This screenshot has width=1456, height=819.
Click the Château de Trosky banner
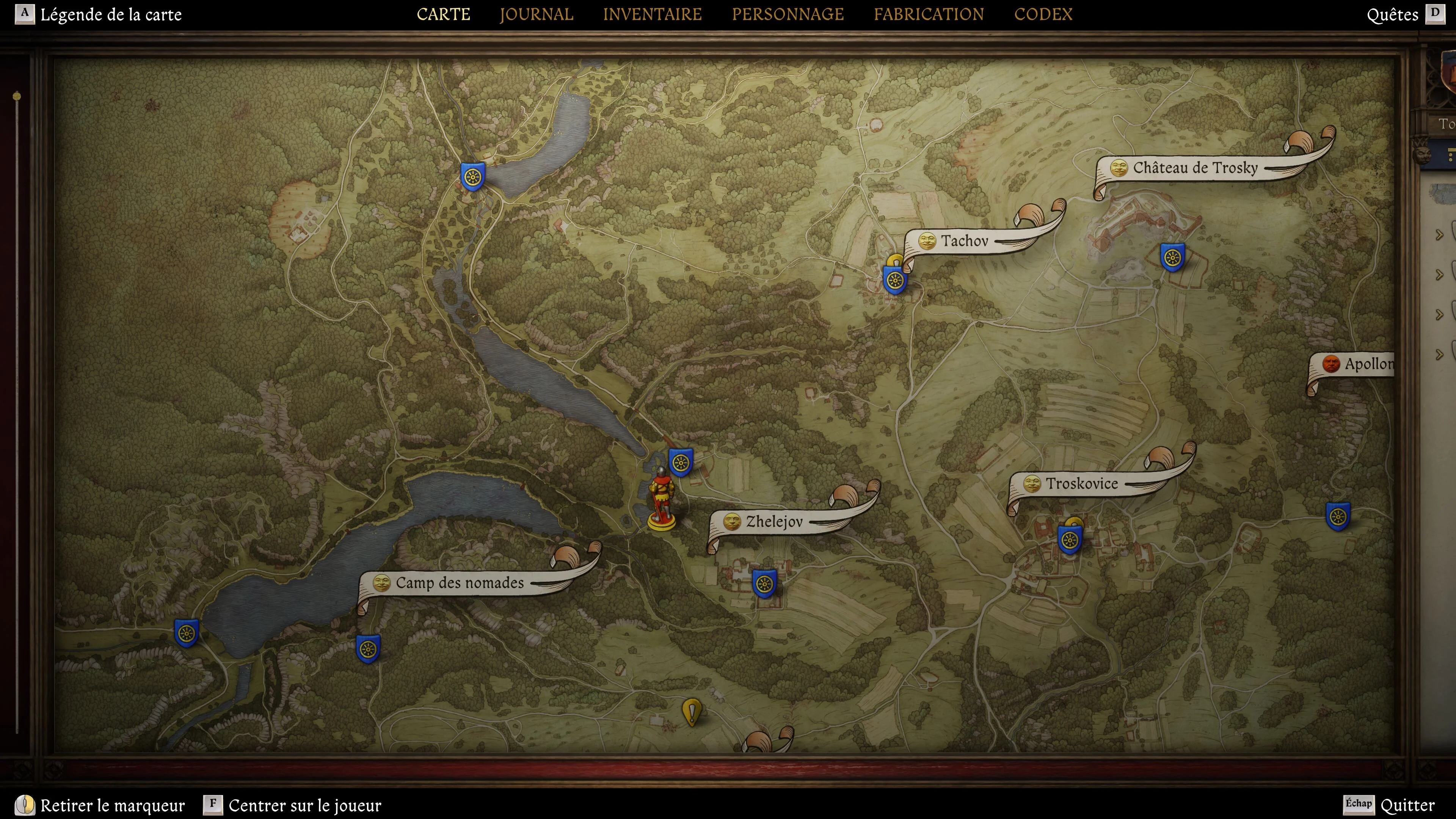click(1194, 168)
